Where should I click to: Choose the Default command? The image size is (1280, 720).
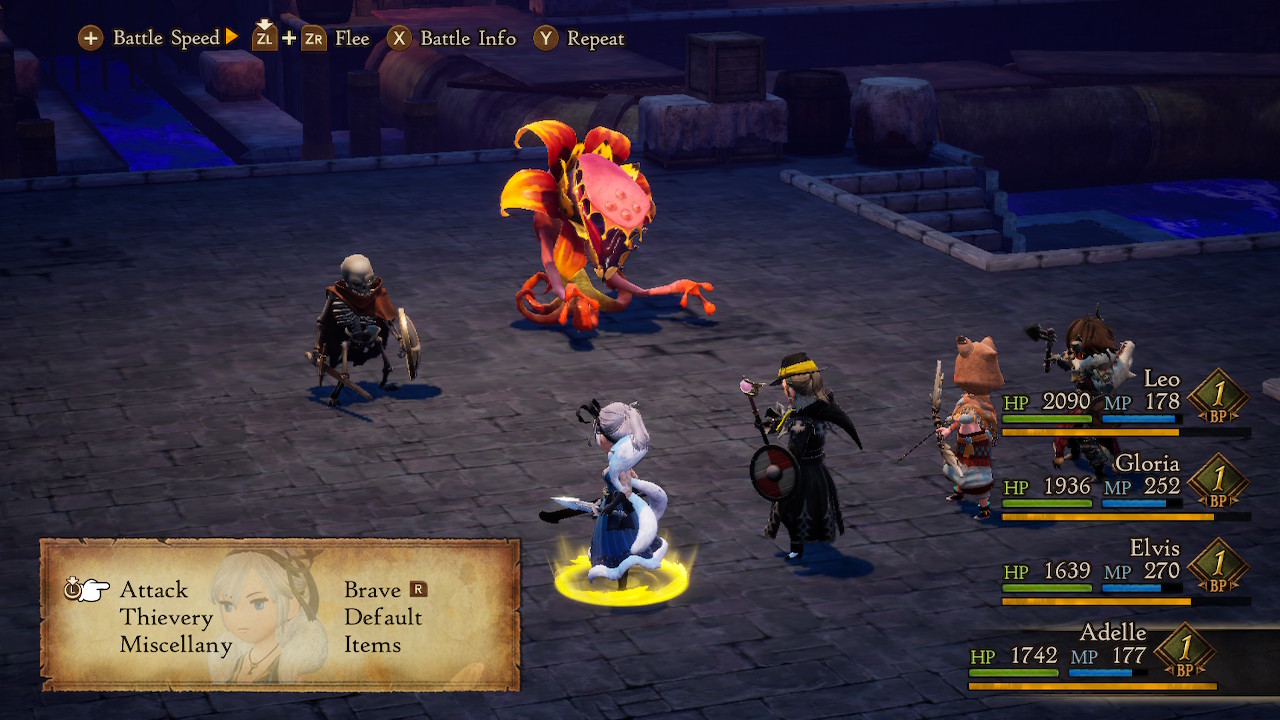(383, 618)
